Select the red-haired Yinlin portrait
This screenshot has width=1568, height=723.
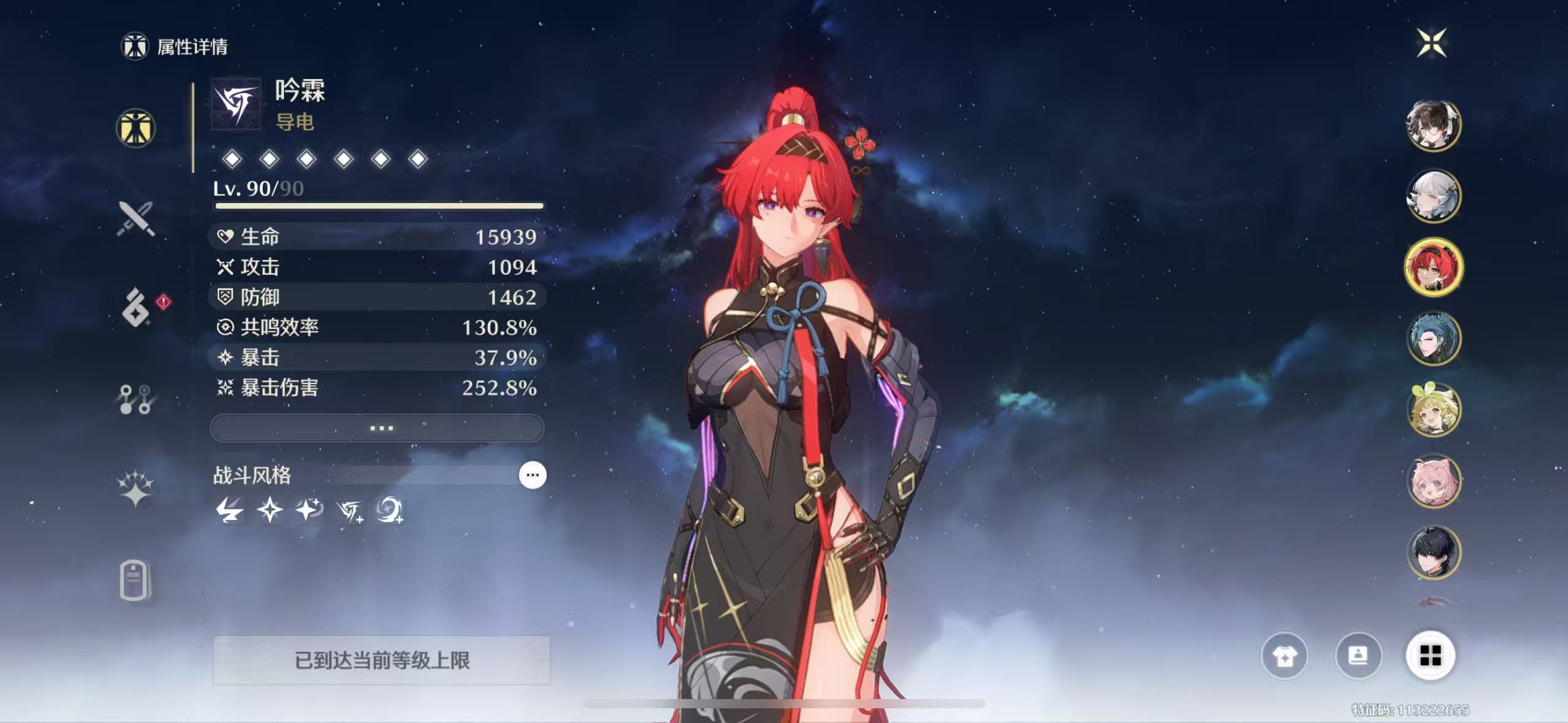pyautogui.click(x=1433, y=267)
